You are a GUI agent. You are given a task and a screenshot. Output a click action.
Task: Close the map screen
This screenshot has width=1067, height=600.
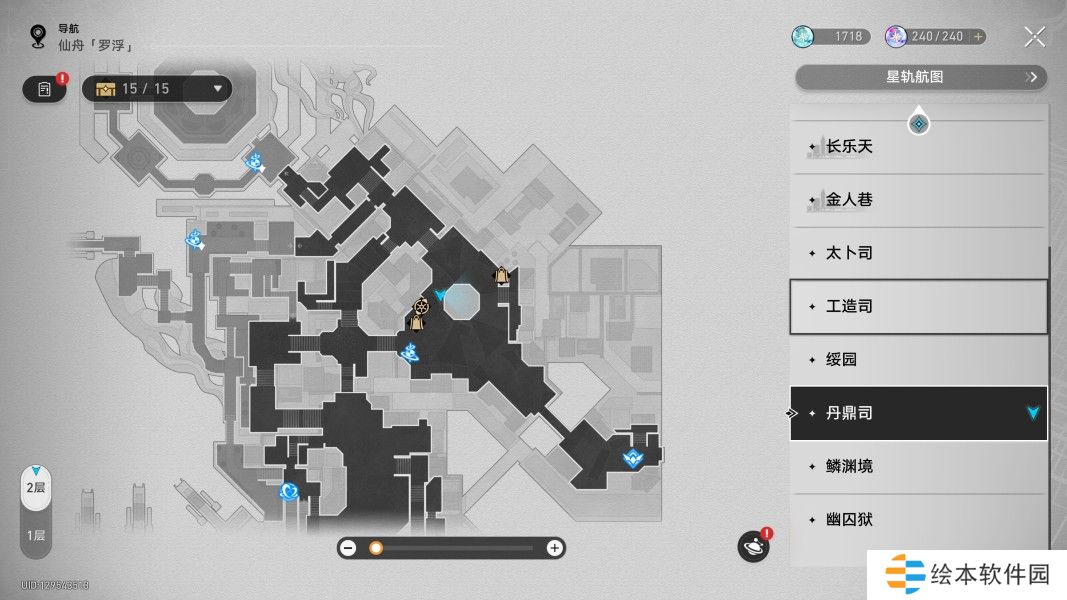1035,38
